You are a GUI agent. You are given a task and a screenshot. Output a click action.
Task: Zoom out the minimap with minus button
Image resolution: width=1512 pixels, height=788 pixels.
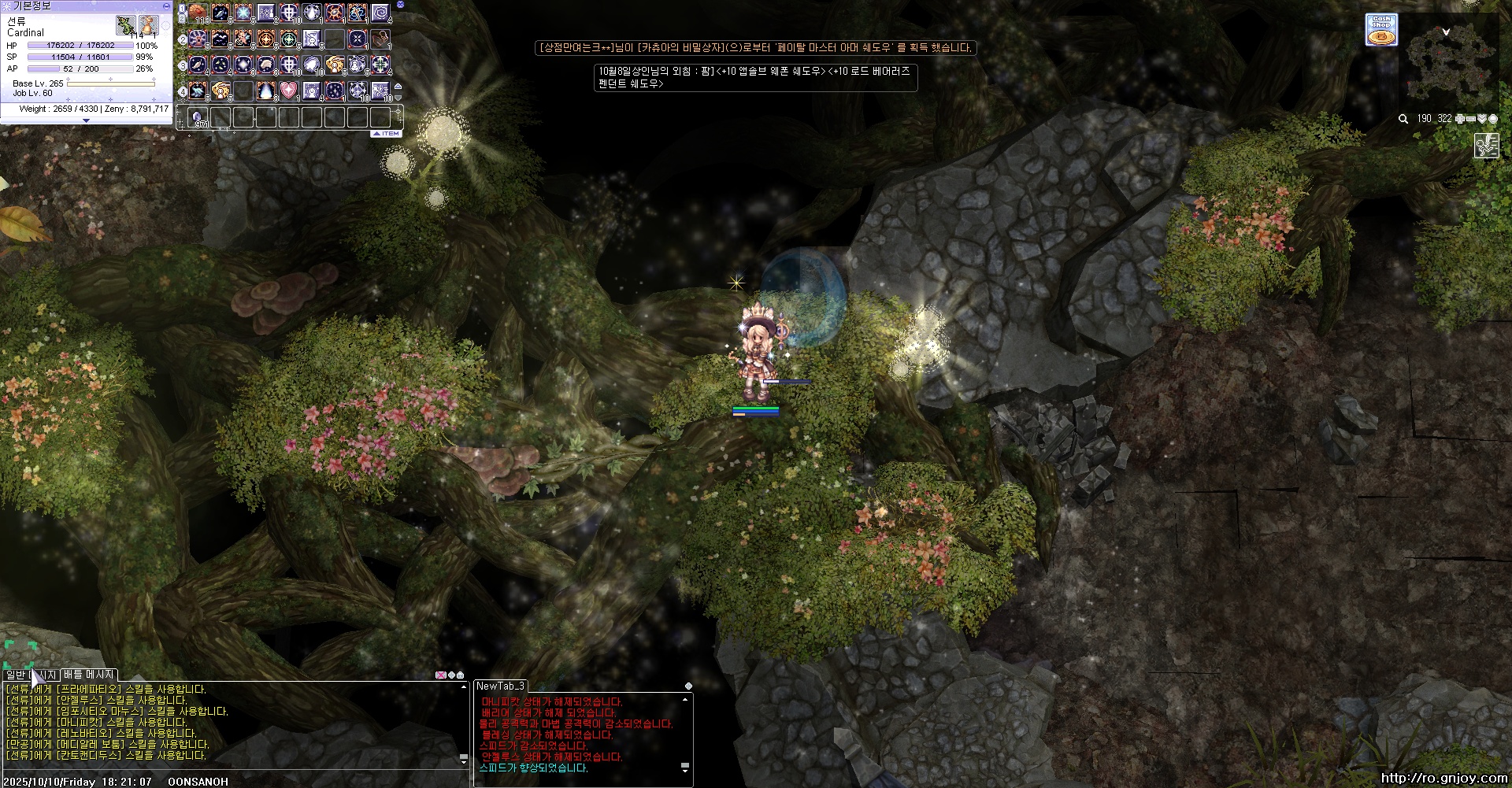(x=1470, y=119)
